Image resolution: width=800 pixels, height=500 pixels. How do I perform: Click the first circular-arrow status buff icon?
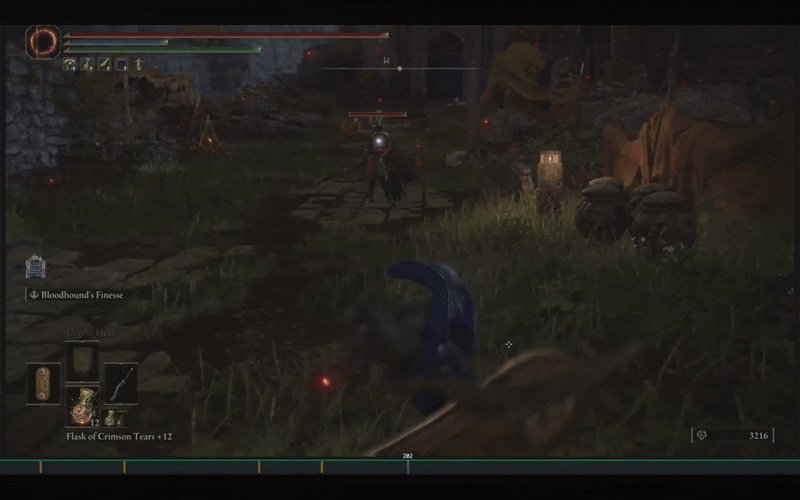pyautogui.click(x=70, y=65)
